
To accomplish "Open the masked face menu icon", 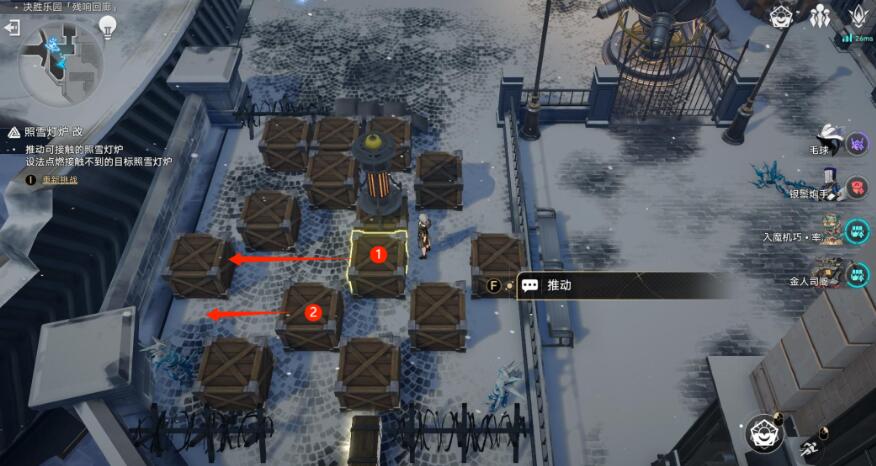I will click(x=782, y=15).
